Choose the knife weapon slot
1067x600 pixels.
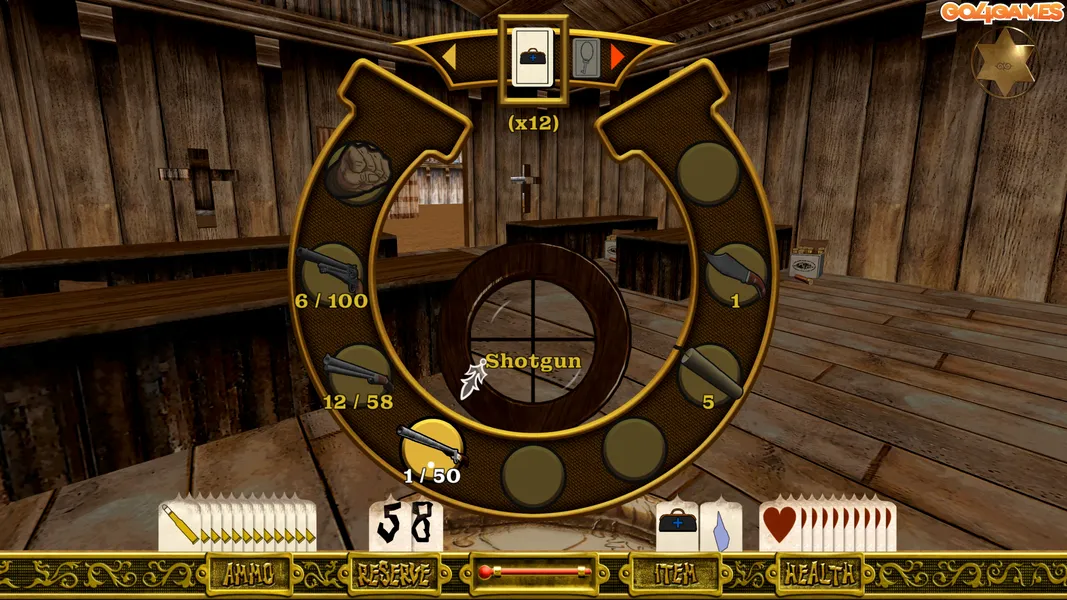coord(737,272)
